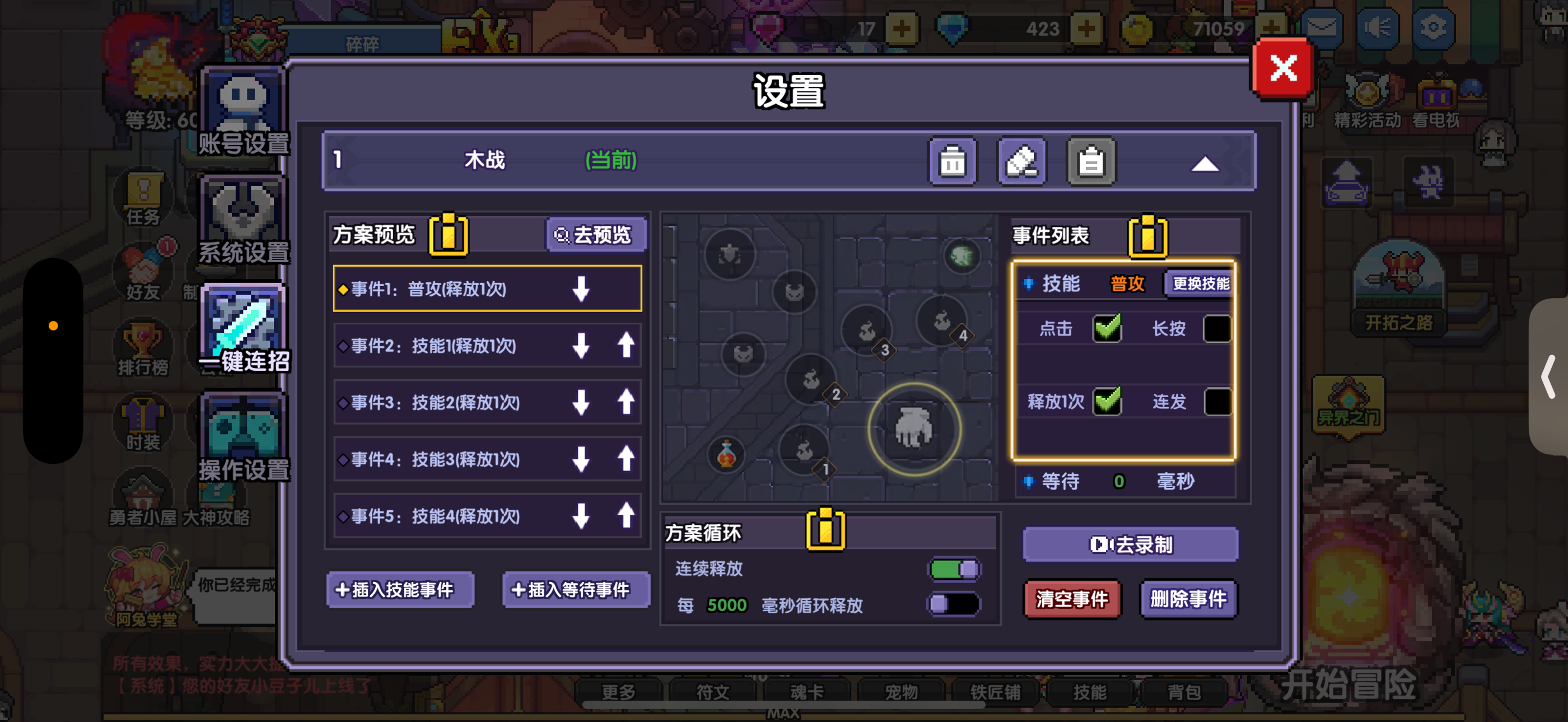
Task: Select the pencil icon to rename the plan
Action: 1023,161
